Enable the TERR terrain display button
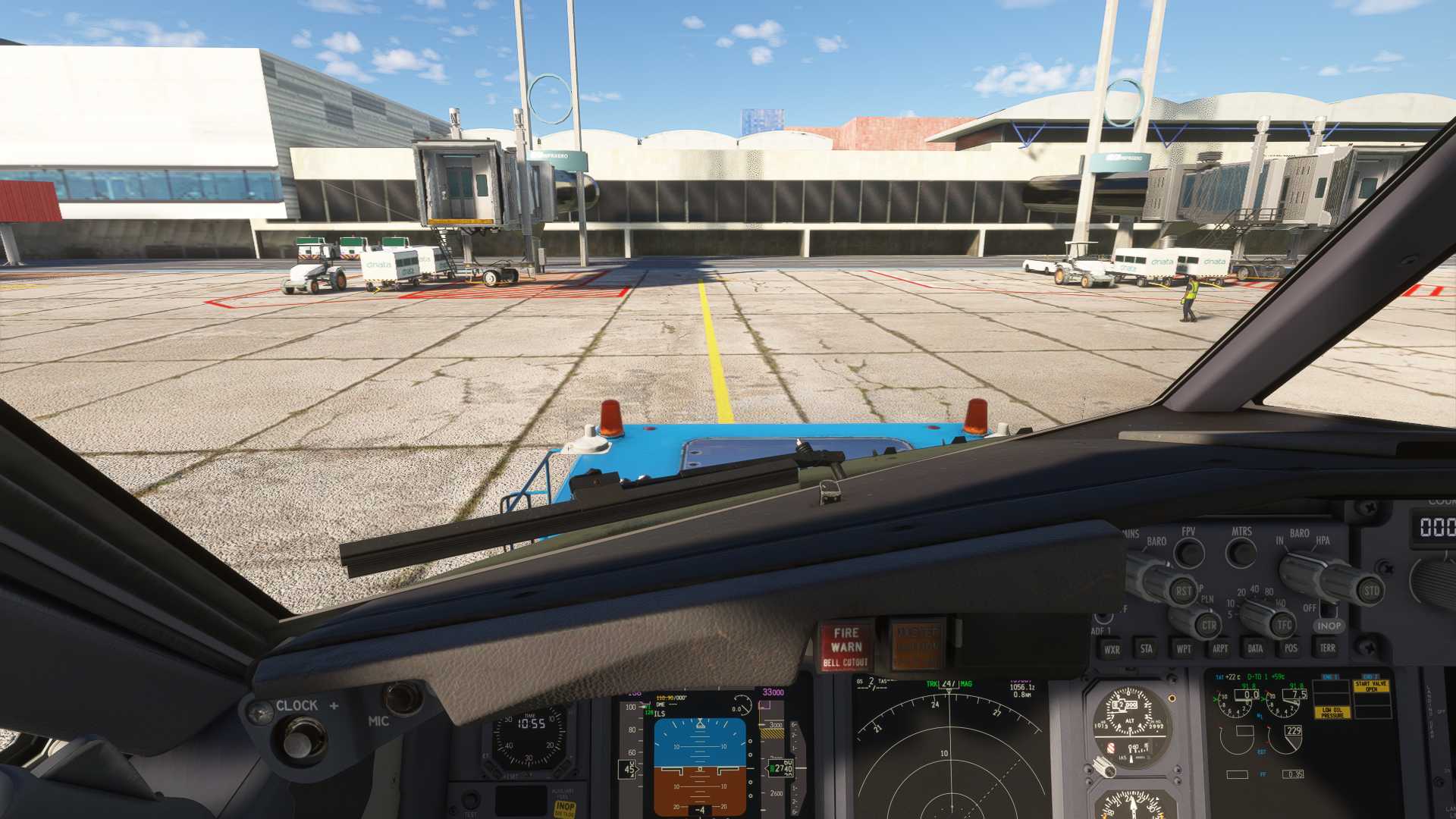1456x819 pixels. 1327,648
